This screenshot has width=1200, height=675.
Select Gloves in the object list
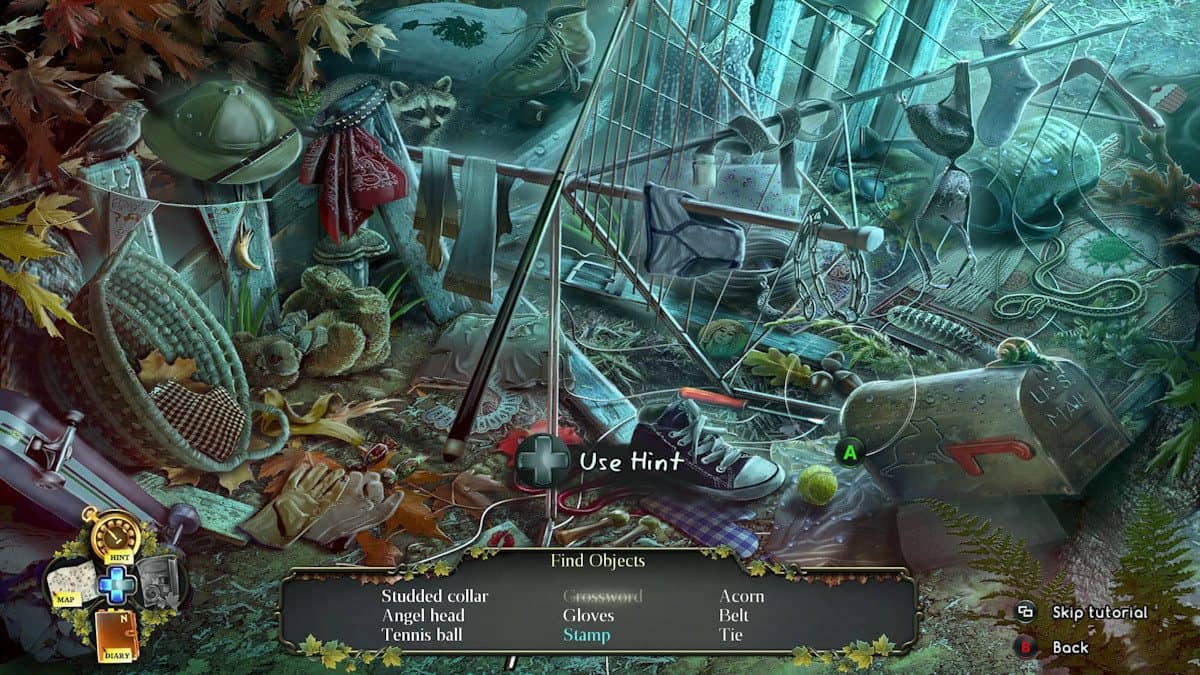(x=588, y=615)
